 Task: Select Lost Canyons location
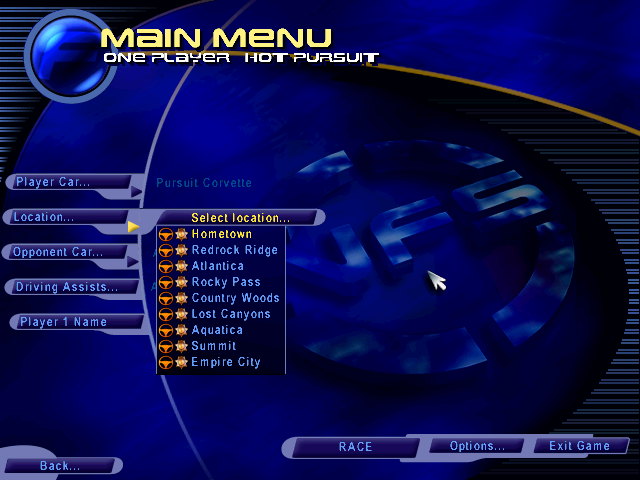(231, 314)
